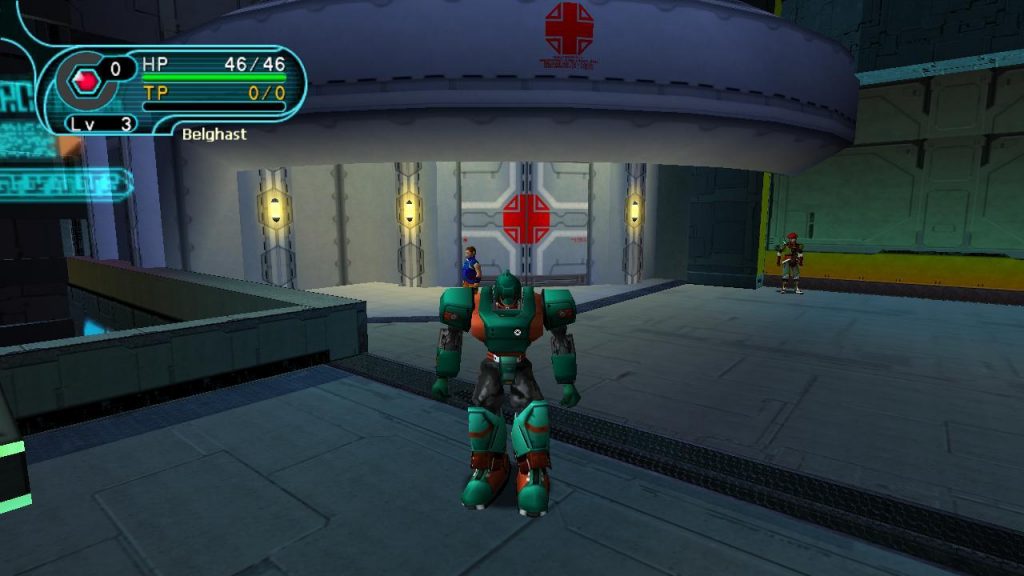Image resolution: width=1024 pixels, height=576 pixels.
Task: Click the red hexagon section ID icon
Action: coord(85,80)
